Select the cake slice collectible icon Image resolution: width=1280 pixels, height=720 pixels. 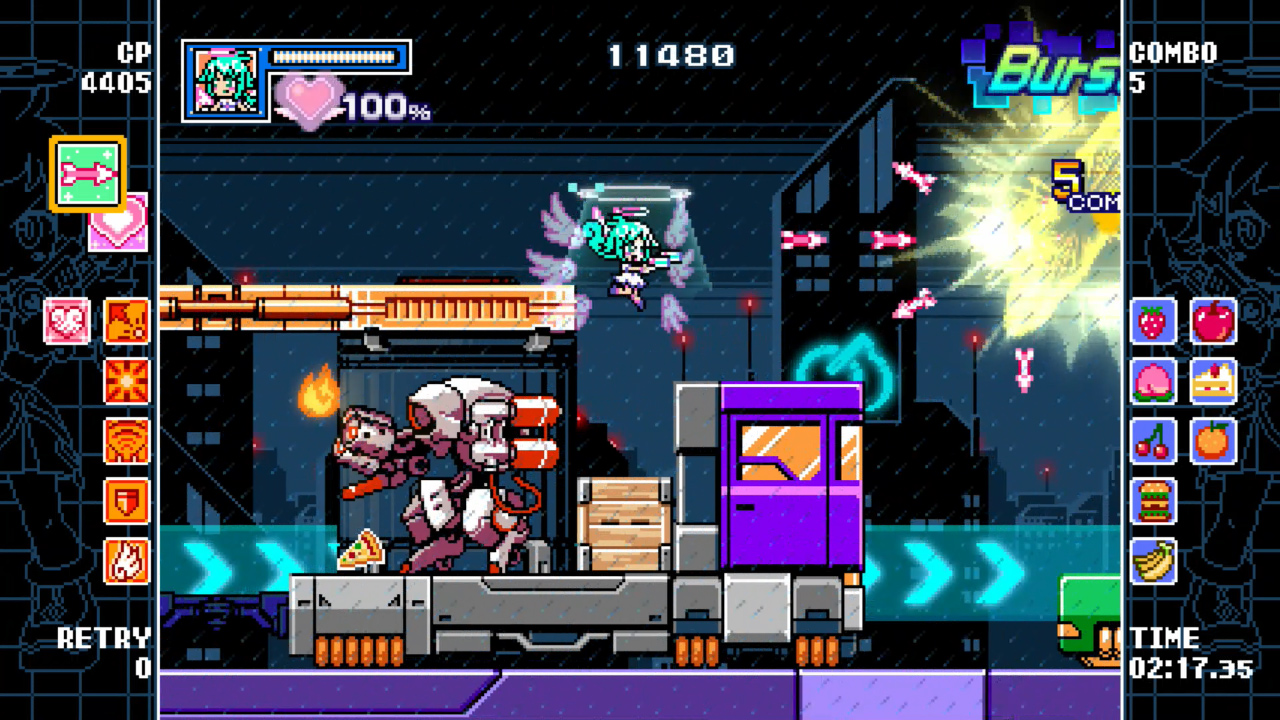1213,383
